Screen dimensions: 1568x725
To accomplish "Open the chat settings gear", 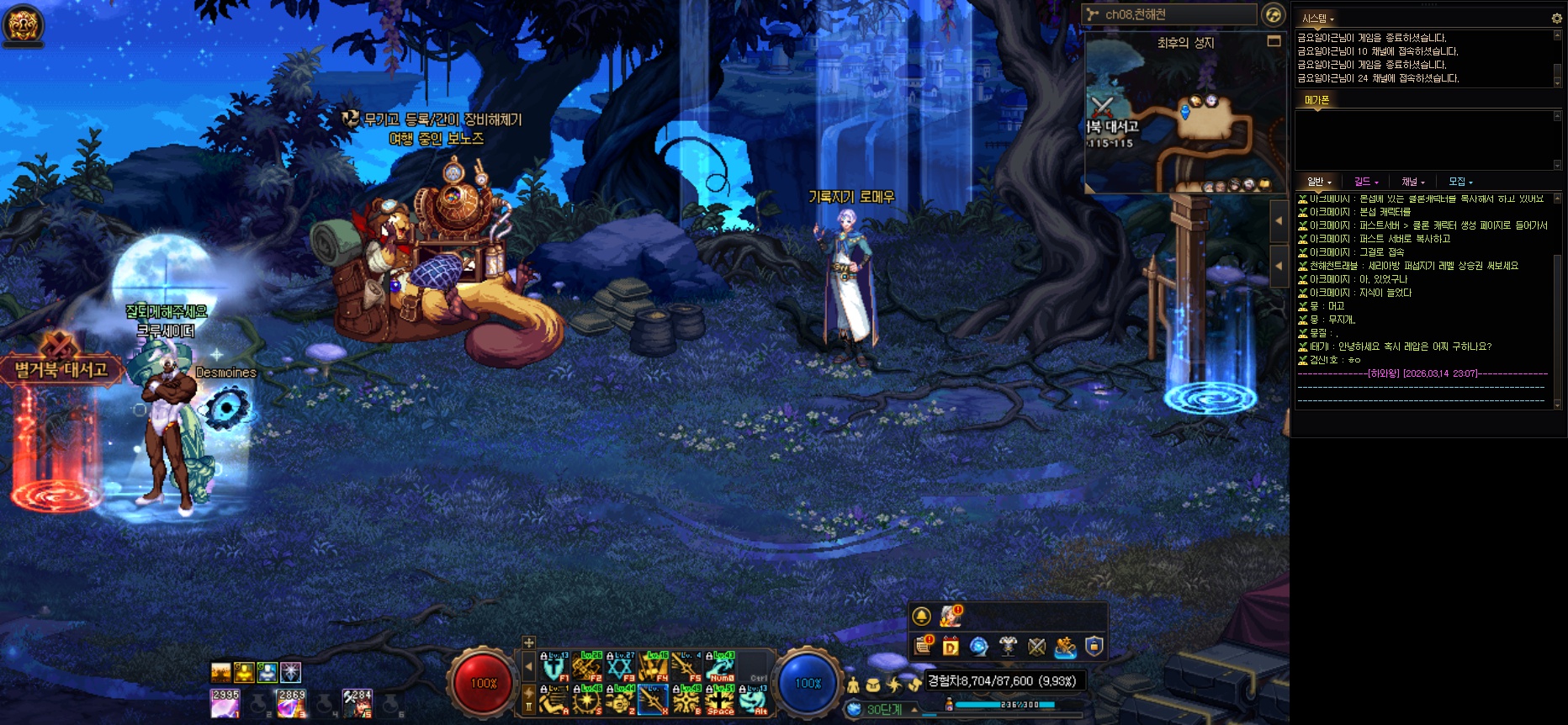I will coord(1556,18).
